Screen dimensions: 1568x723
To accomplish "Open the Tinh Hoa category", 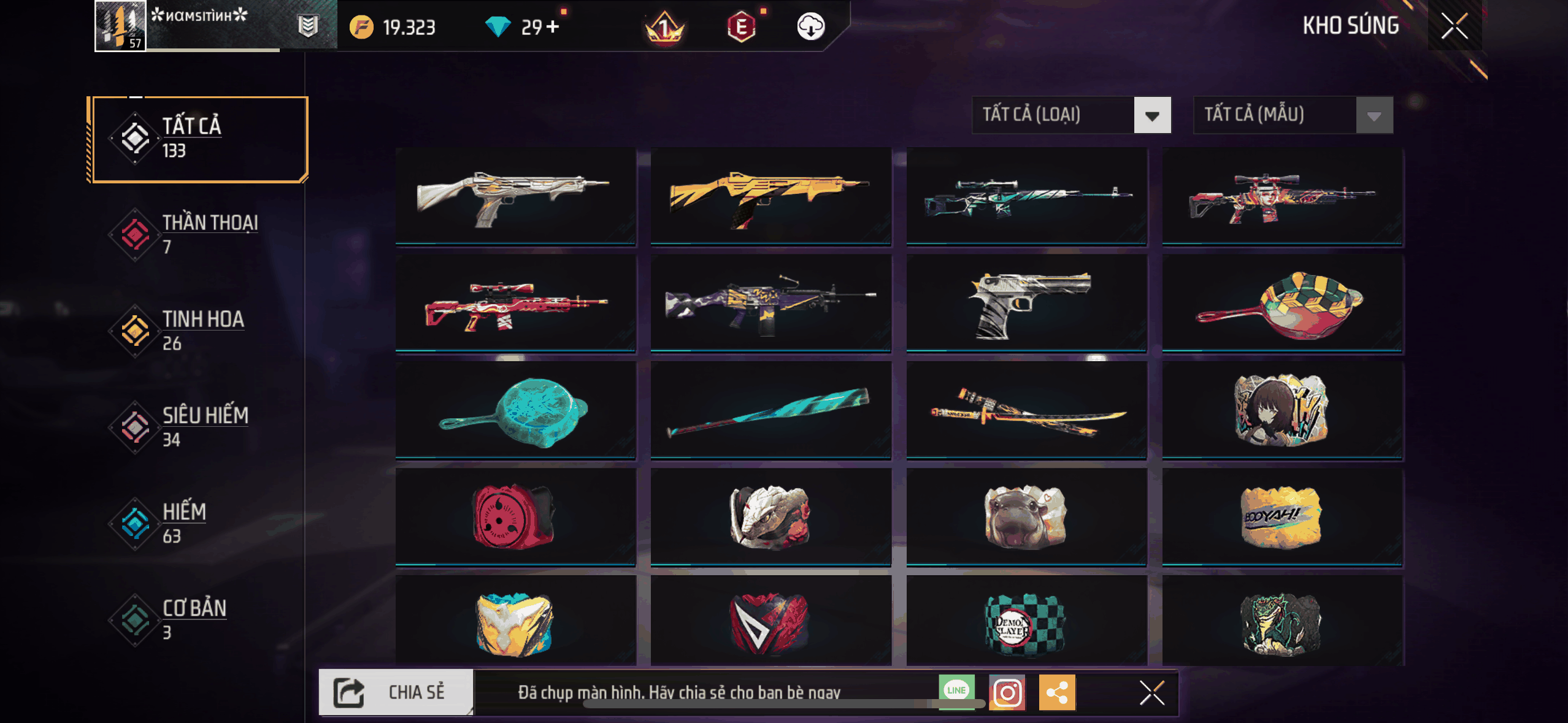I will [x=198, y=331].
